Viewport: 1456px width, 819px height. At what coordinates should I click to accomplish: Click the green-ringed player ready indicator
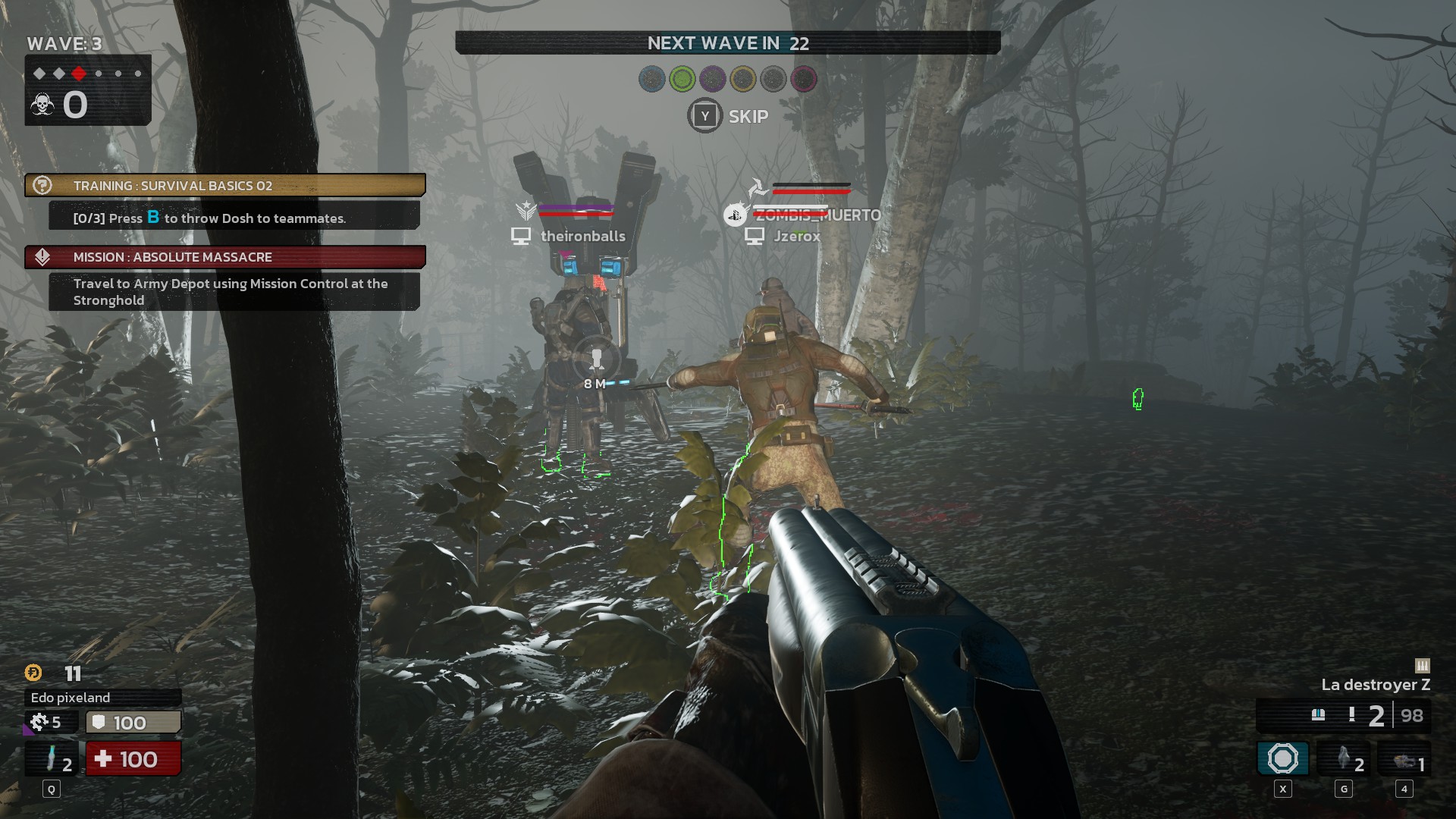(x=682, y=79)
